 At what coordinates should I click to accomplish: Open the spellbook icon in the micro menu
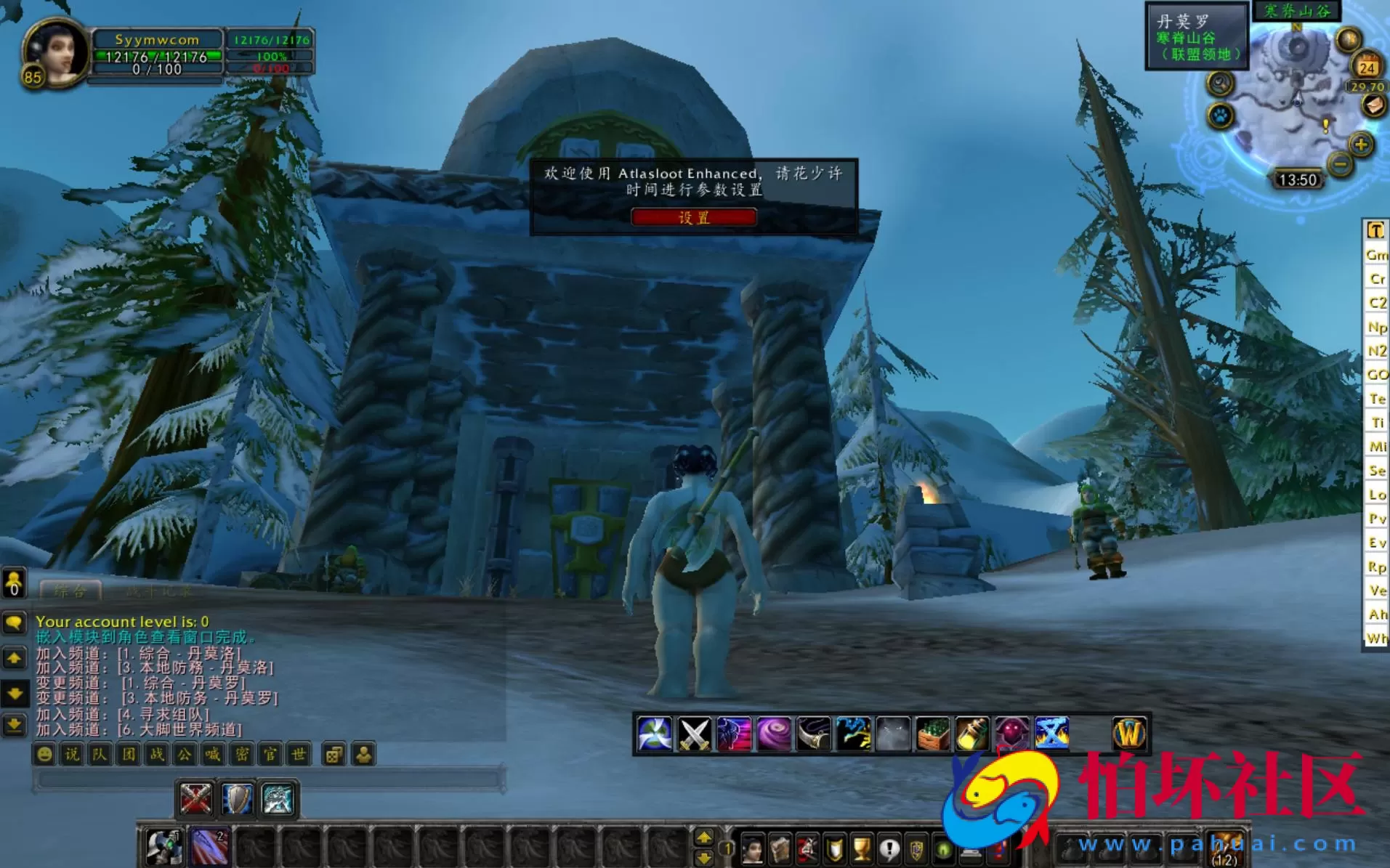pyautogui.click(x=781, y=848)
